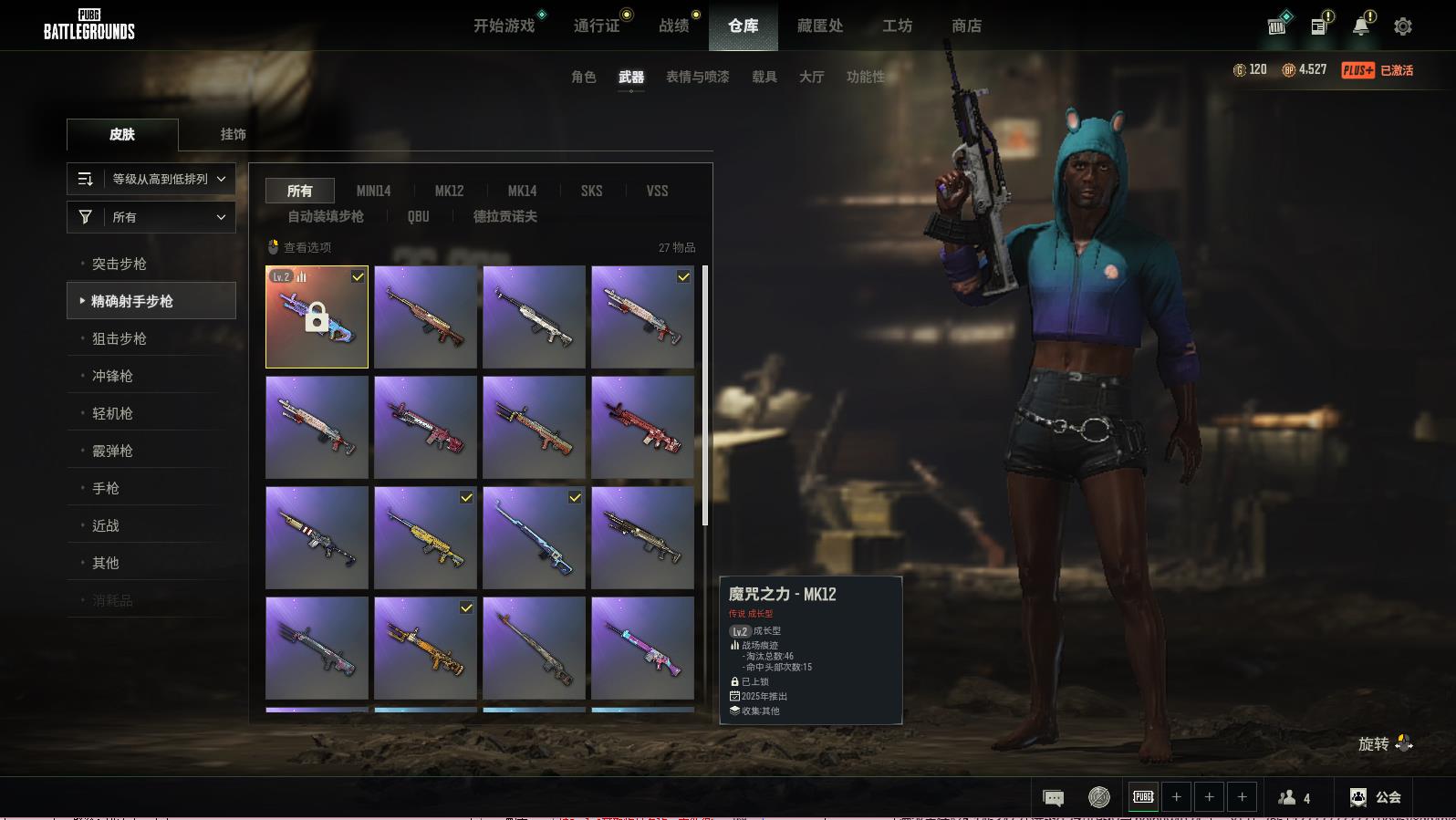Select the 手枪 pistol category
Image resolution: width=1456 pixels, height=820 pixels.
coord(106,488)
